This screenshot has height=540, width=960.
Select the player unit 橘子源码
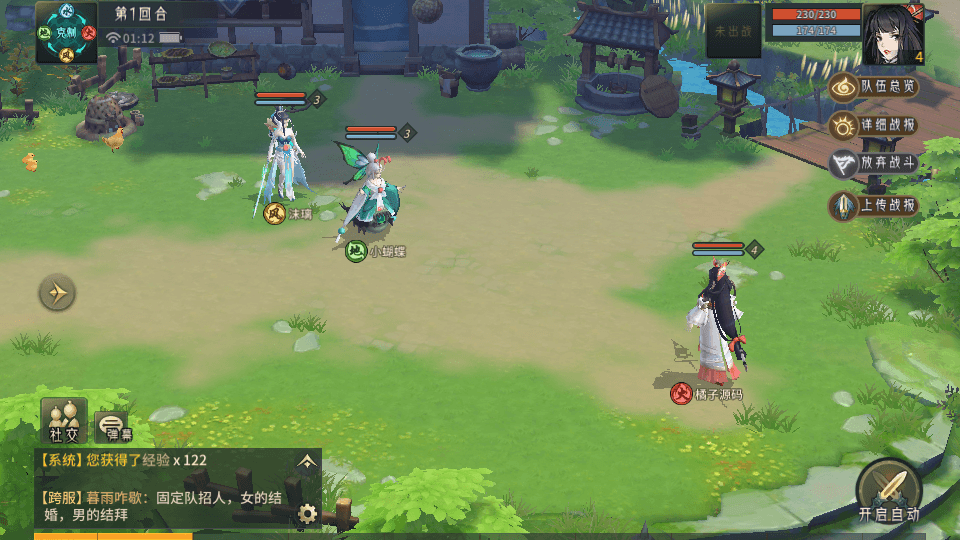pos(717,320)
